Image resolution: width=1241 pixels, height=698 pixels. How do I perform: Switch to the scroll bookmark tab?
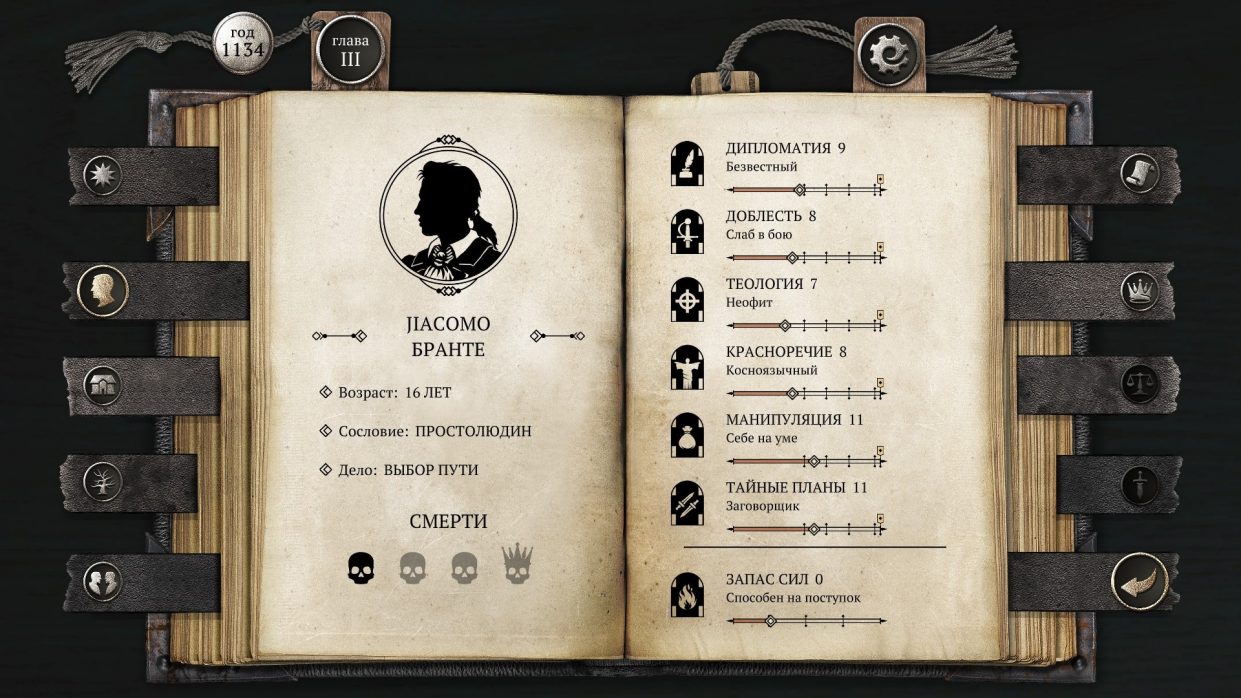[x=1139, y=173]
